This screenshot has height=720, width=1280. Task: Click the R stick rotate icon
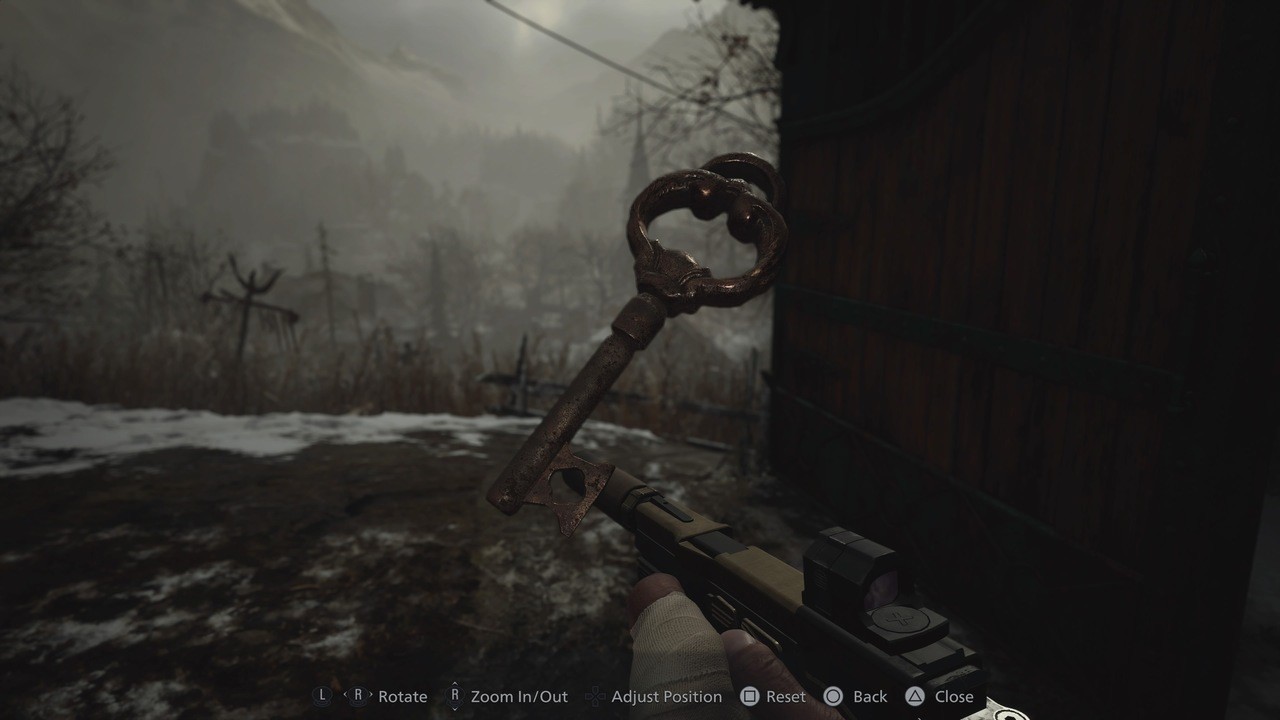tap(359, 695)
